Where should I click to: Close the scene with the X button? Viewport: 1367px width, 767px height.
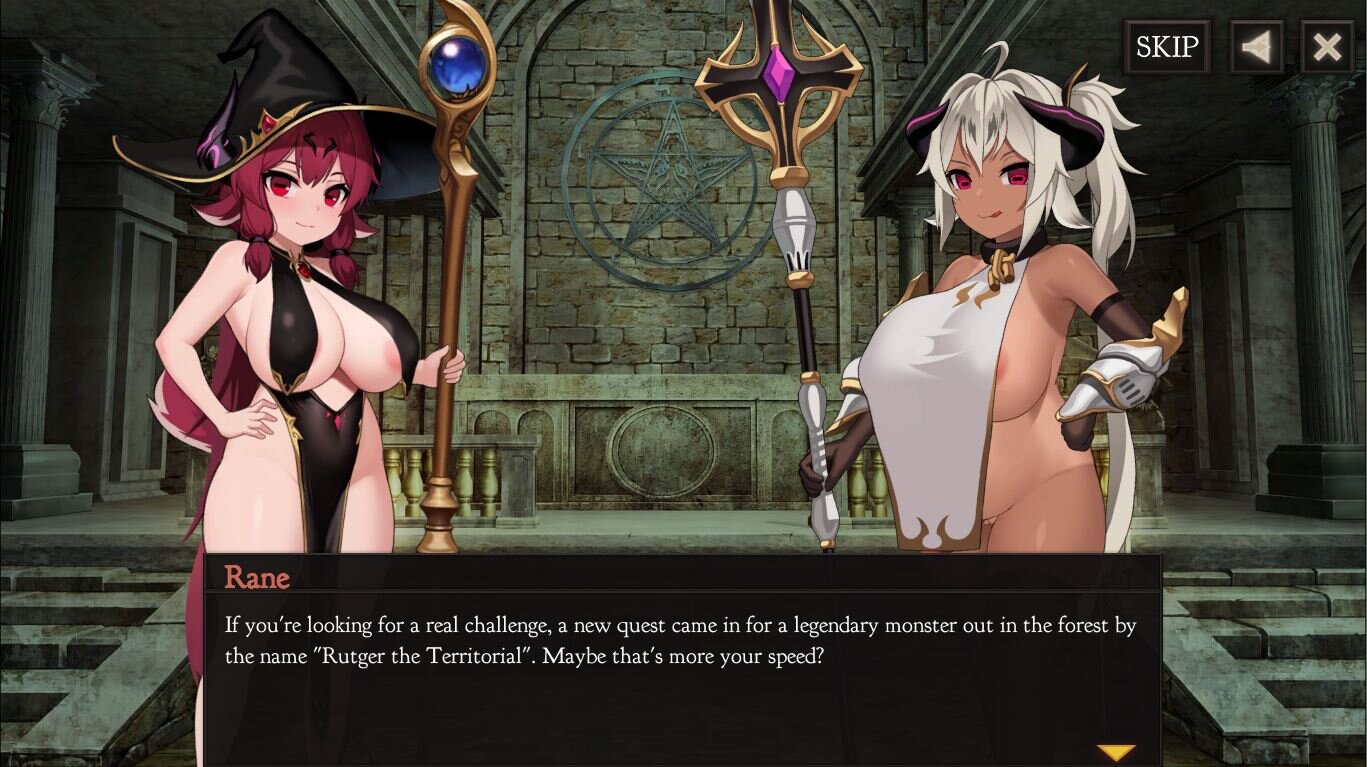[1327, 47]
